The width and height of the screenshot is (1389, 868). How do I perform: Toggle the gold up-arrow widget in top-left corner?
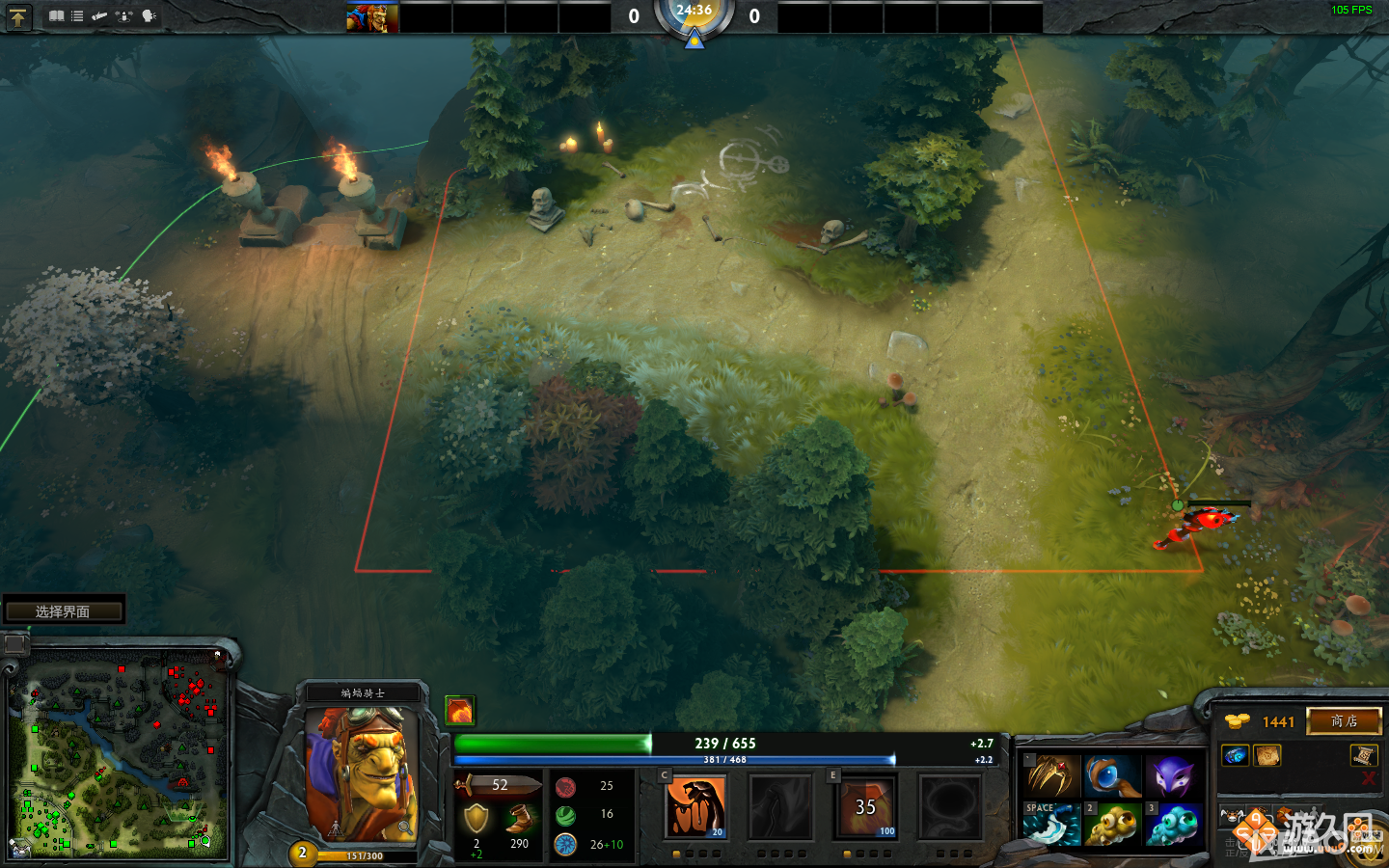tap(17, 16)
